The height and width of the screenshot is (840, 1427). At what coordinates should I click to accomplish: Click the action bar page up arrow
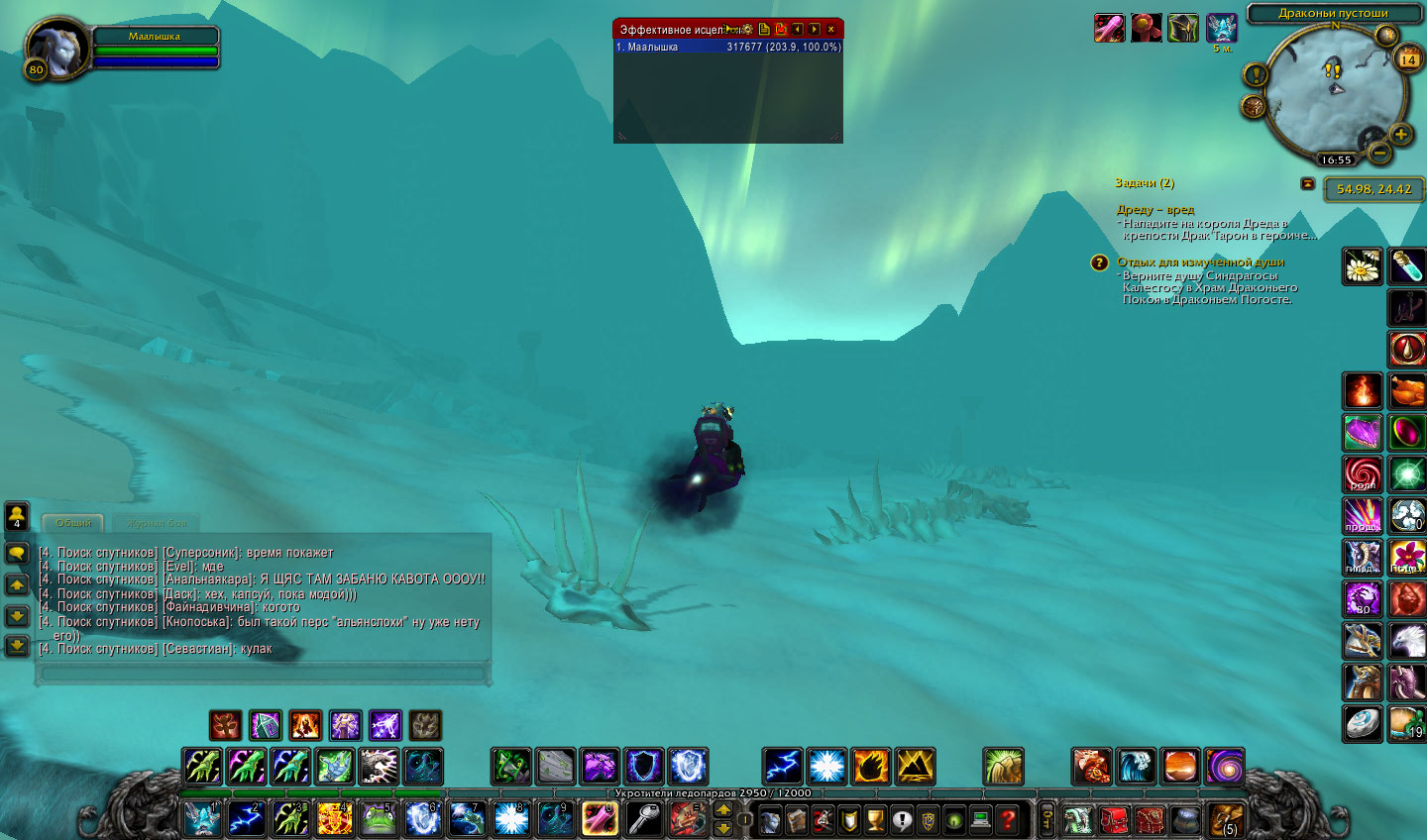click(723, 809)
